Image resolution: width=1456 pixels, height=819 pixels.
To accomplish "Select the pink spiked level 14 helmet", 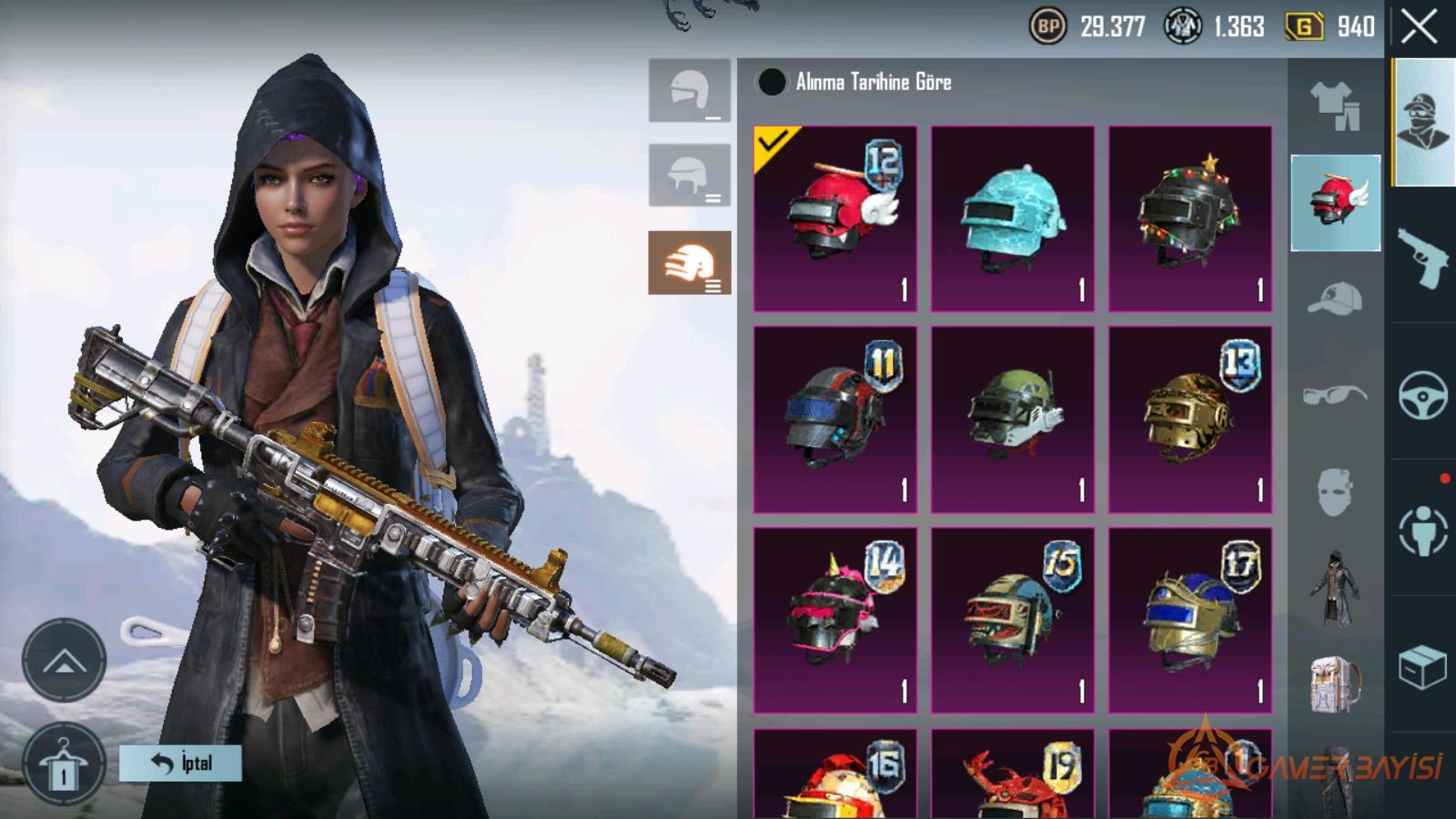I will 835,620.
